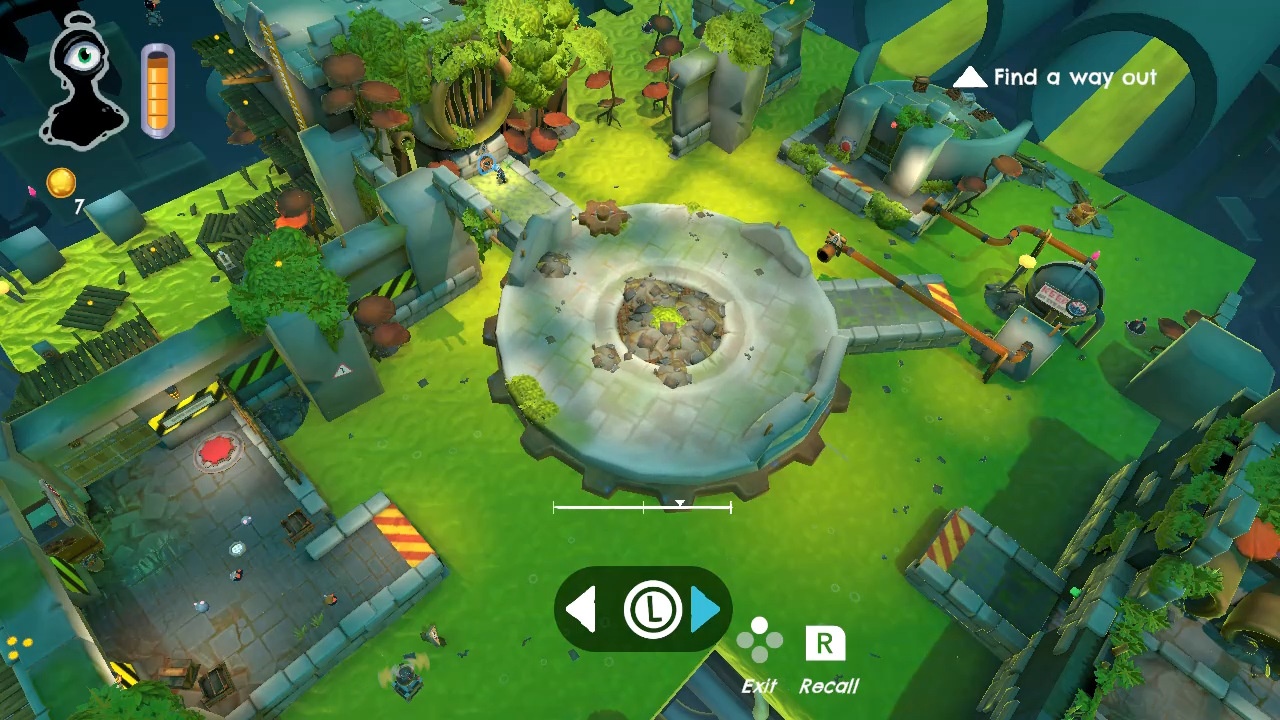Click the white left rotation arrow
The height and width of the screenshot is (720, 1280).
tap(582, 609)
